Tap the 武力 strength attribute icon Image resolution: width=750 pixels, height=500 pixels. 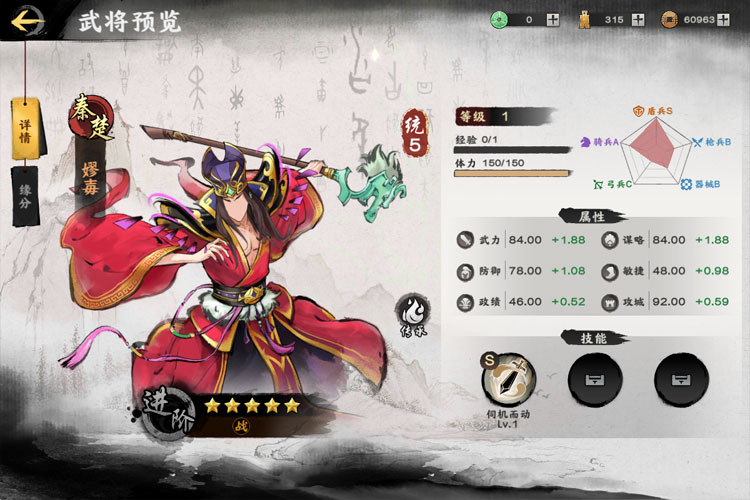coord(465,240)
